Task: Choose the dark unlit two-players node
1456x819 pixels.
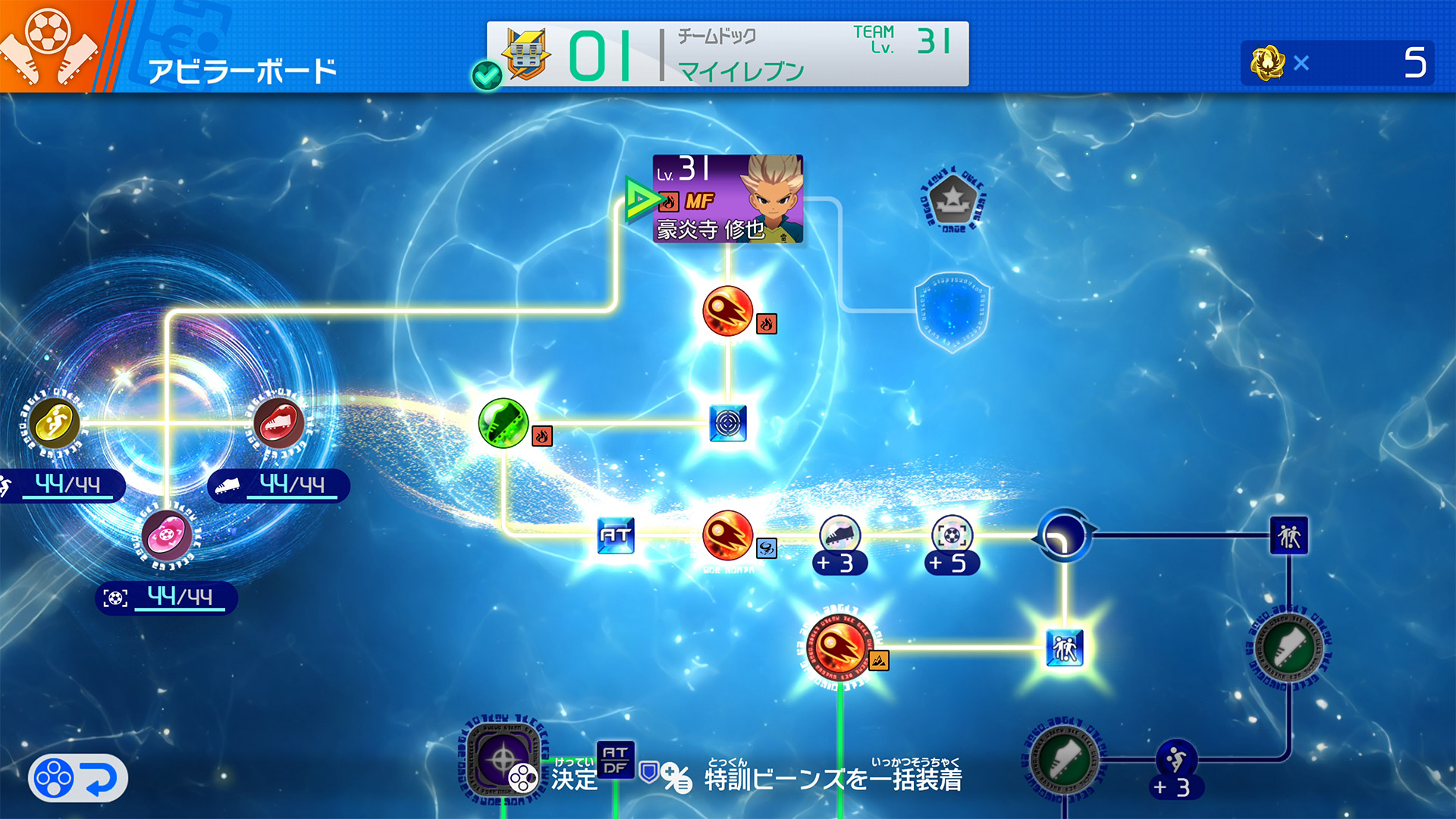Action: pos(1288,535)
